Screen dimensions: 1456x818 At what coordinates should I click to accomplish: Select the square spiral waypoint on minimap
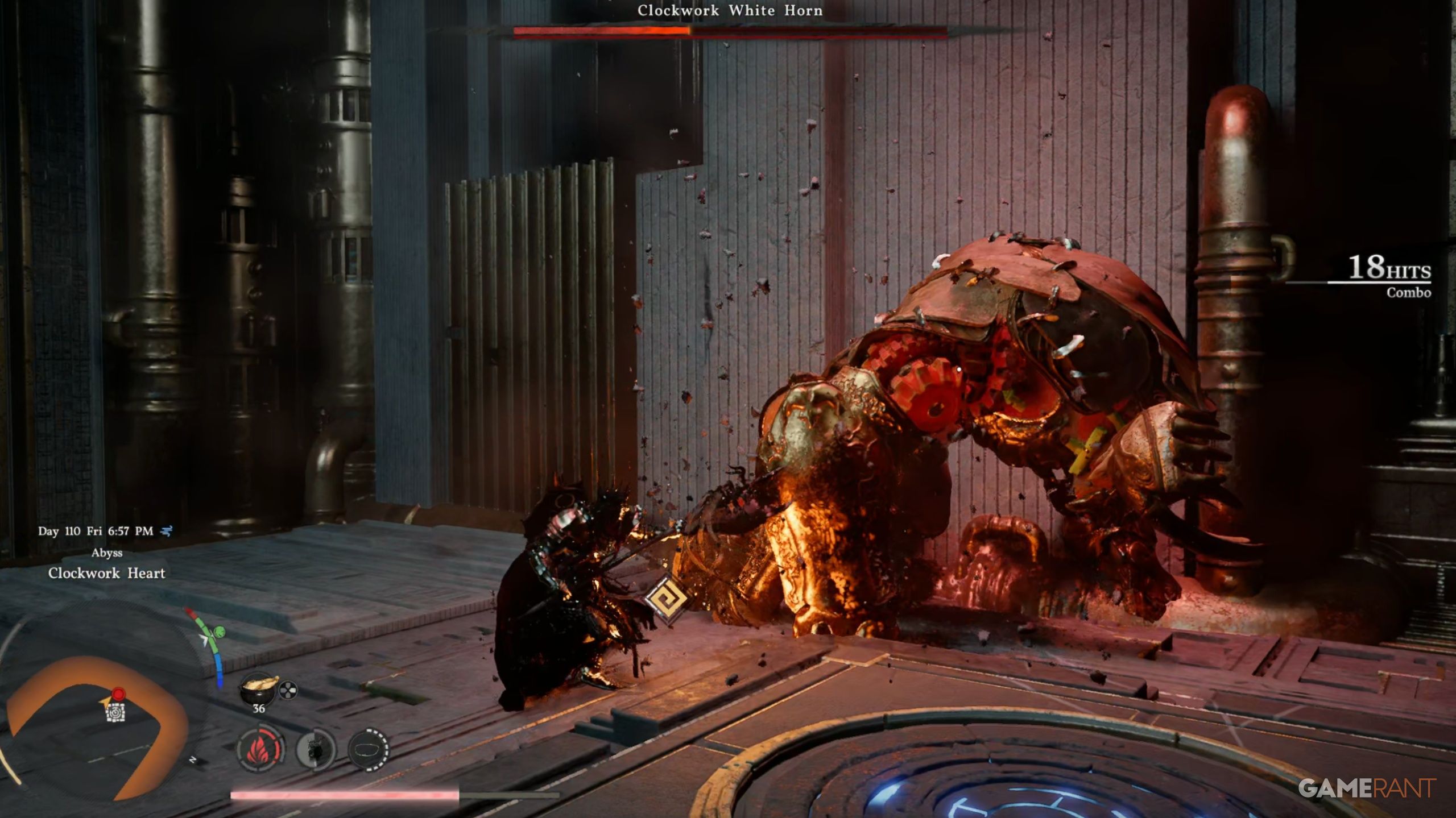tap(116, 712)
